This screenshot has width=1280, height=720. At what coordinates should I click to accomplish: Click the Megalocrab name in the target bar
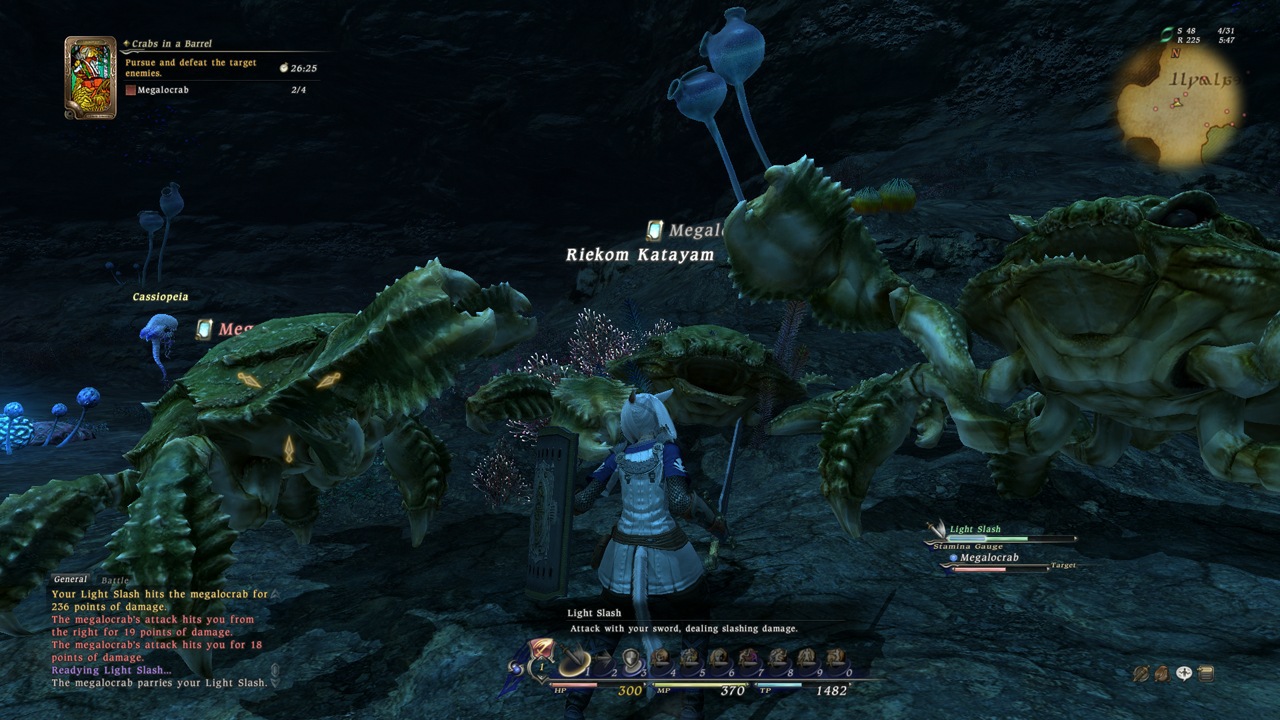990,558
